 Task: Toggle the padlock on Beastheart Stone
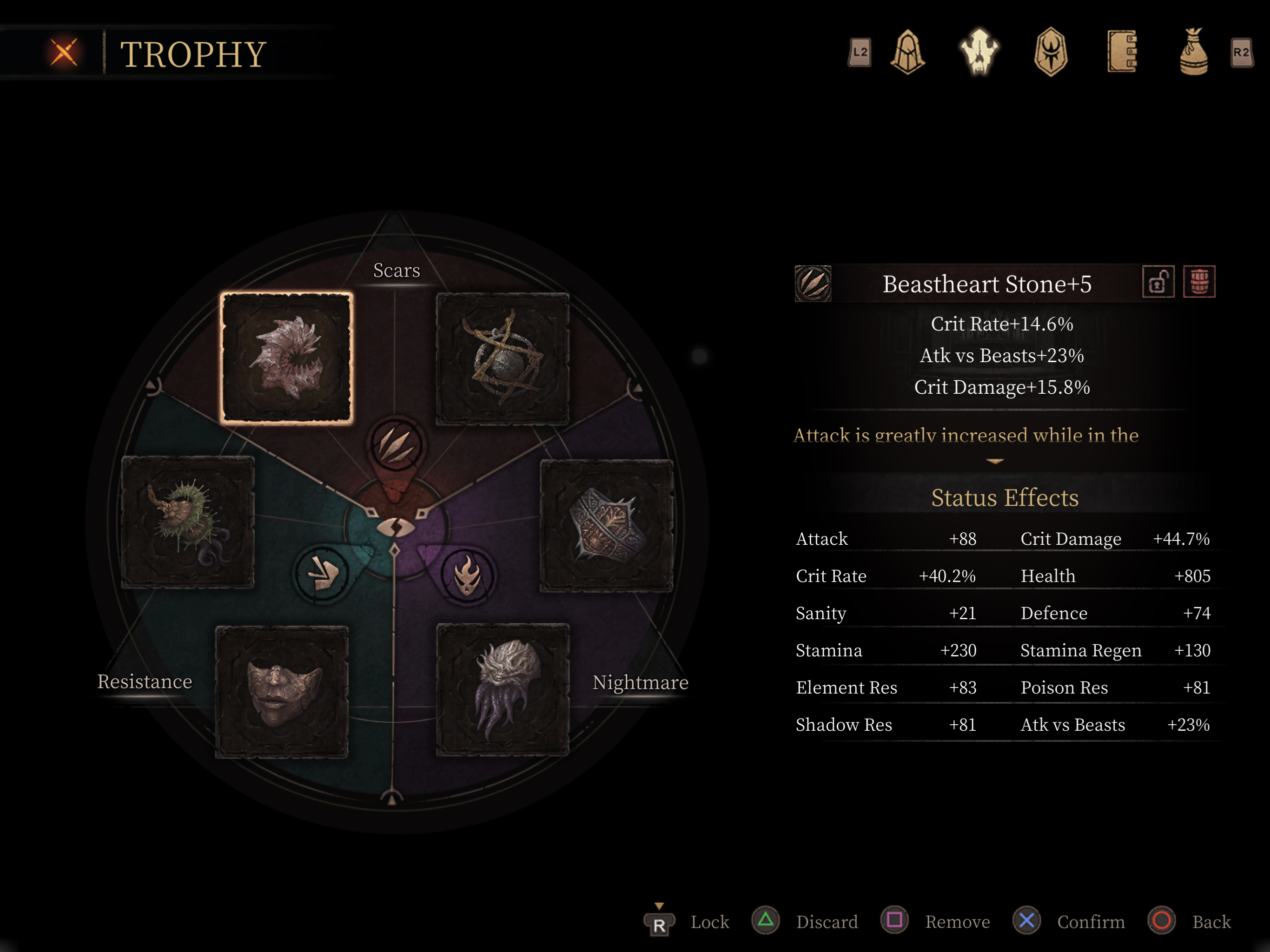pyautogui.click(x=1158, y=282)
